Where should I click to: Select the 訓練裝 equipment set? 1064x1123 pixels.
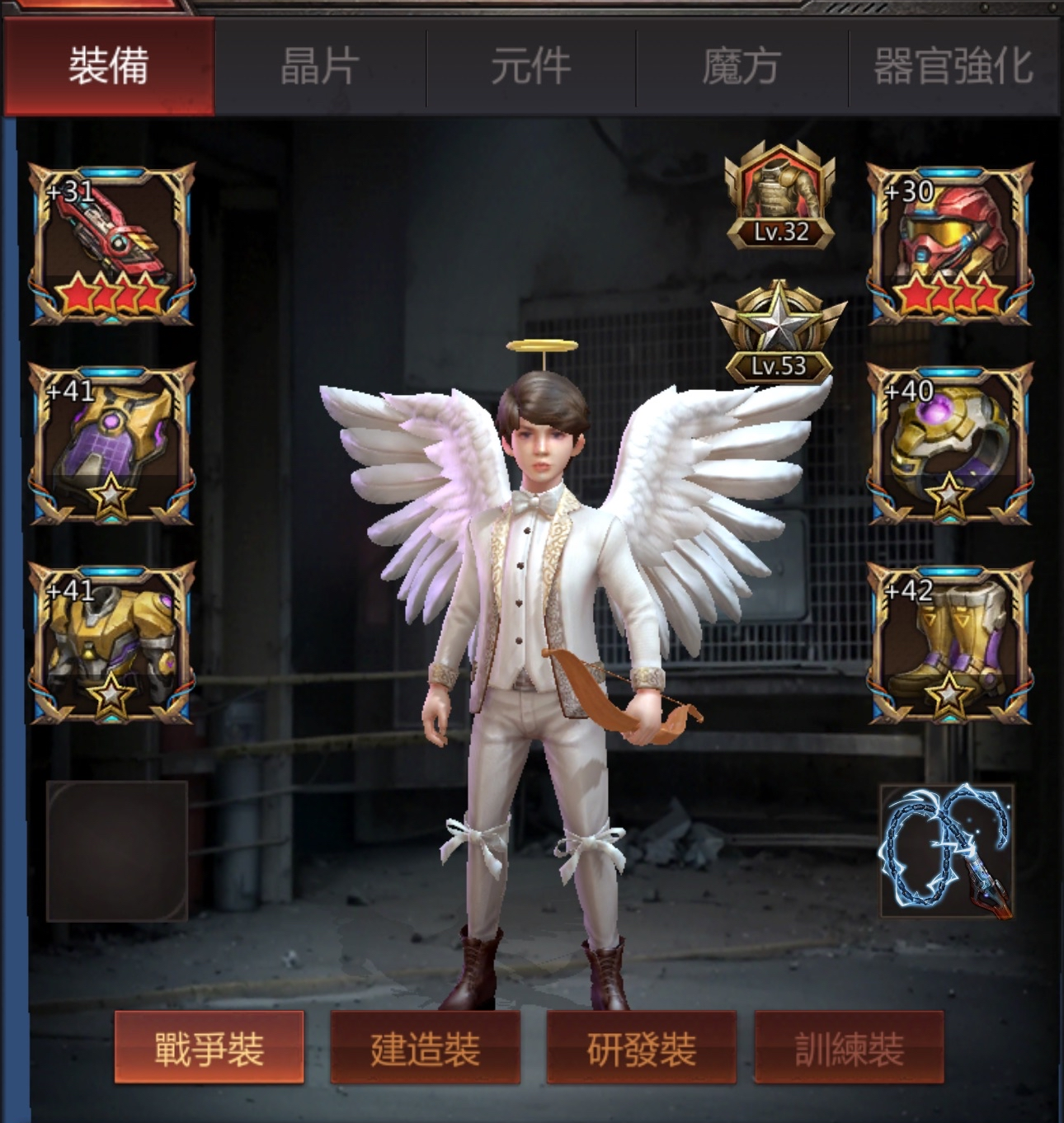(x=850, y=1049)
